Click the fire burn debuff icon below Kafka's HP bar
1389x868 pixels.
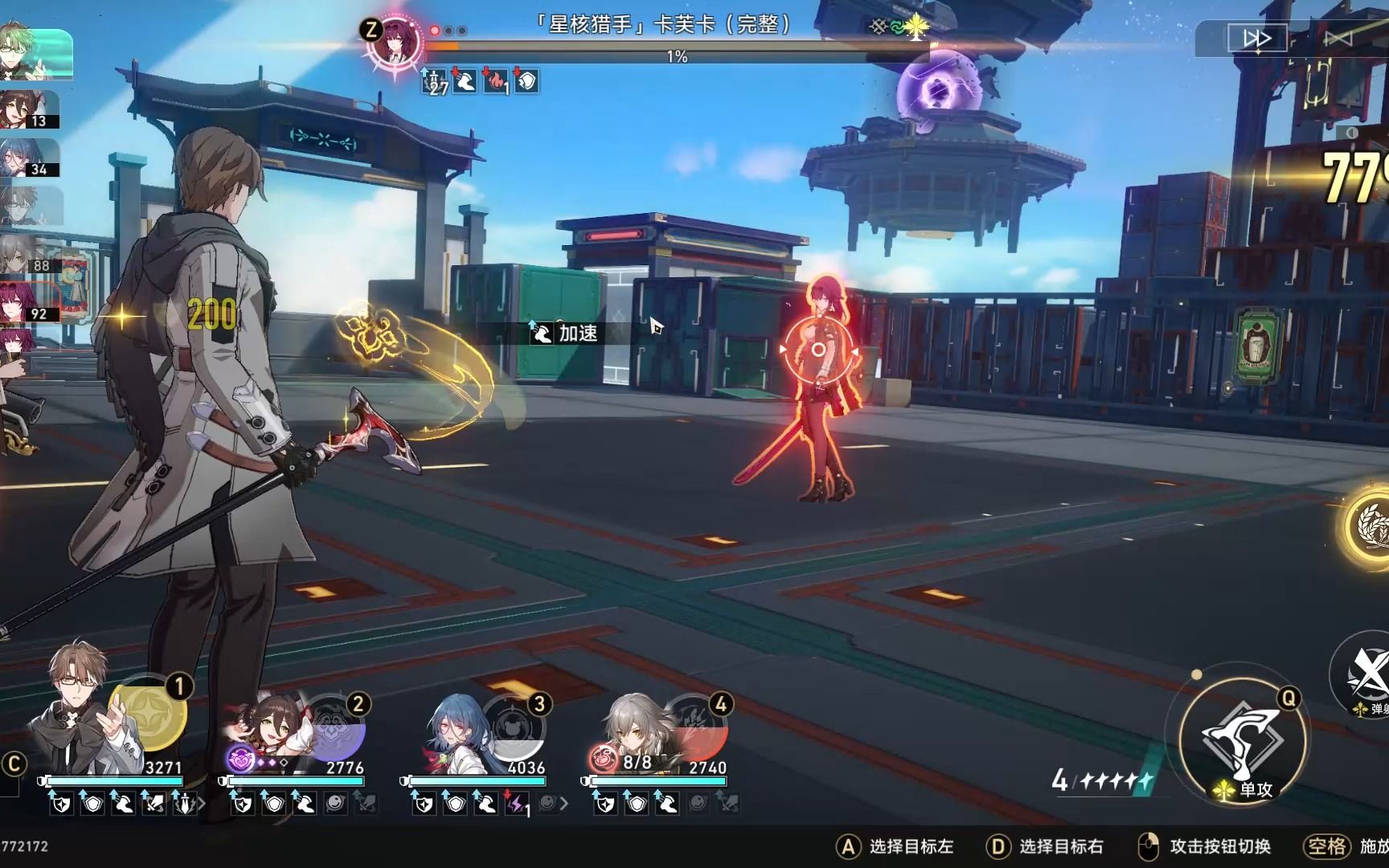point(498,80)
